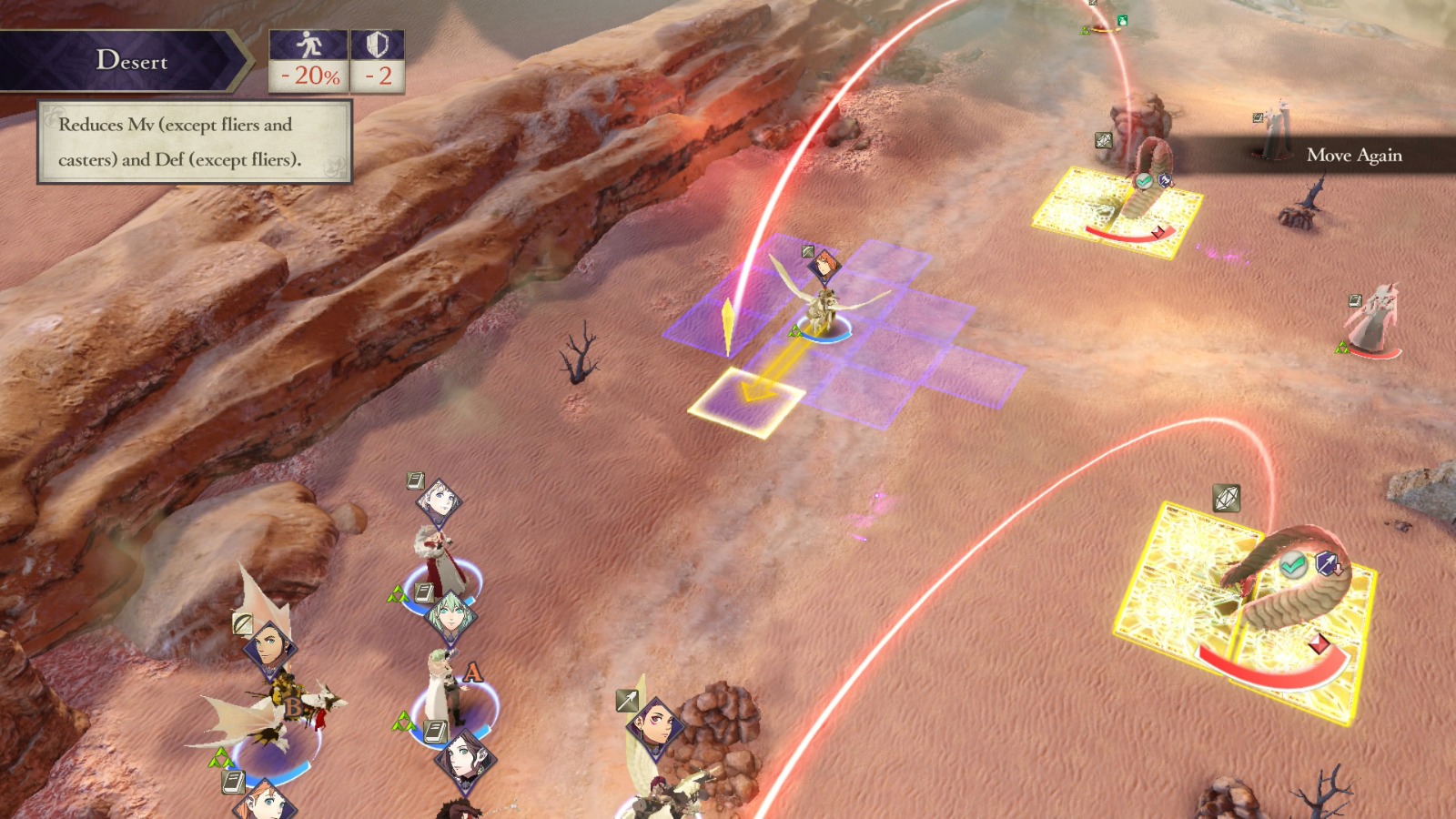Select the flying unit's portrait in the center
This screenshot has height=819, width=1456.
(x=825, y=267)
